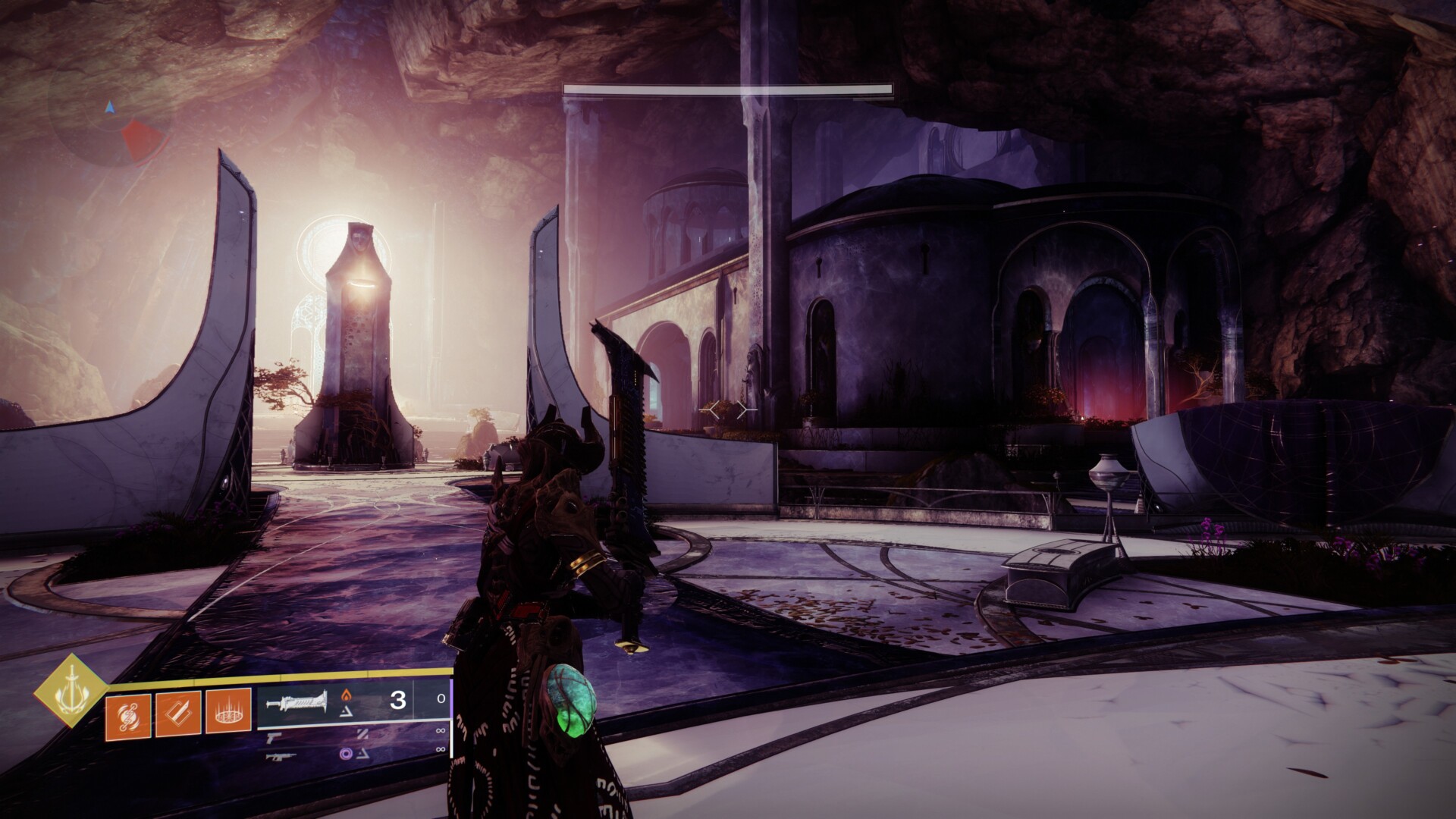Activate the golden sword super ability diamond

[x=71, y=690]
